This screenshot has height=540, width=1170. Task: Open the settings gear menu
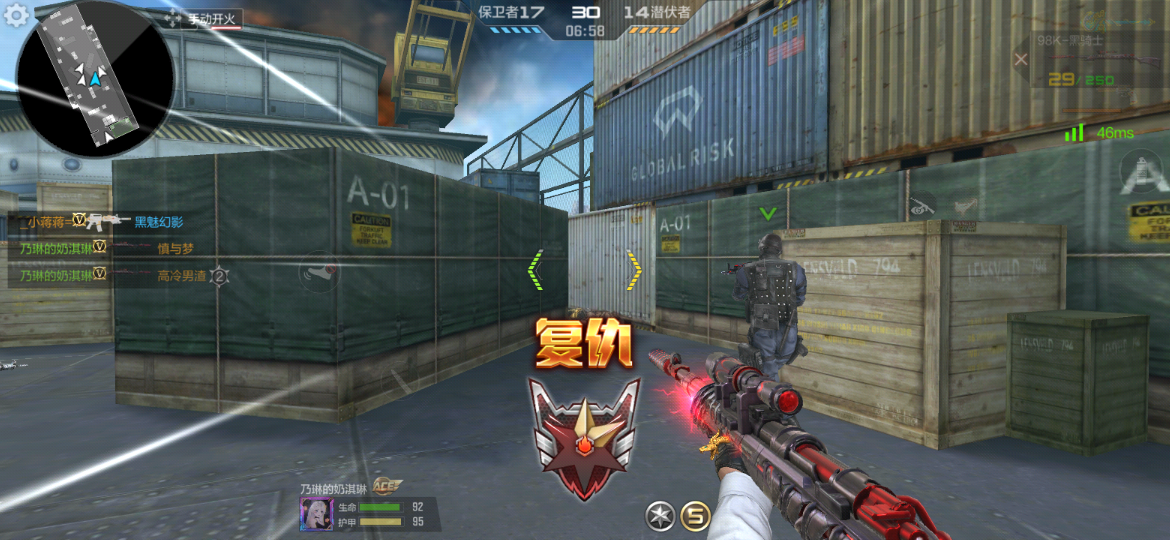pos(17,17)
